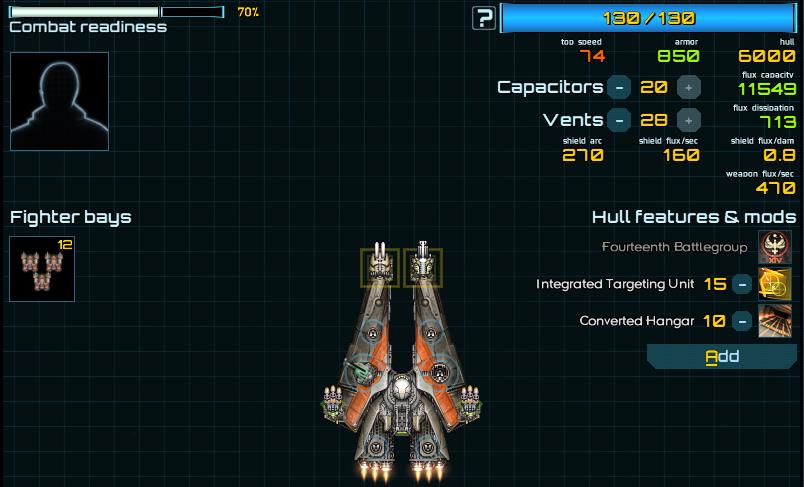The width and height of the screenshot is (804, 487).
Task: Click the empty officer portrait
Action: coord(59,101)
